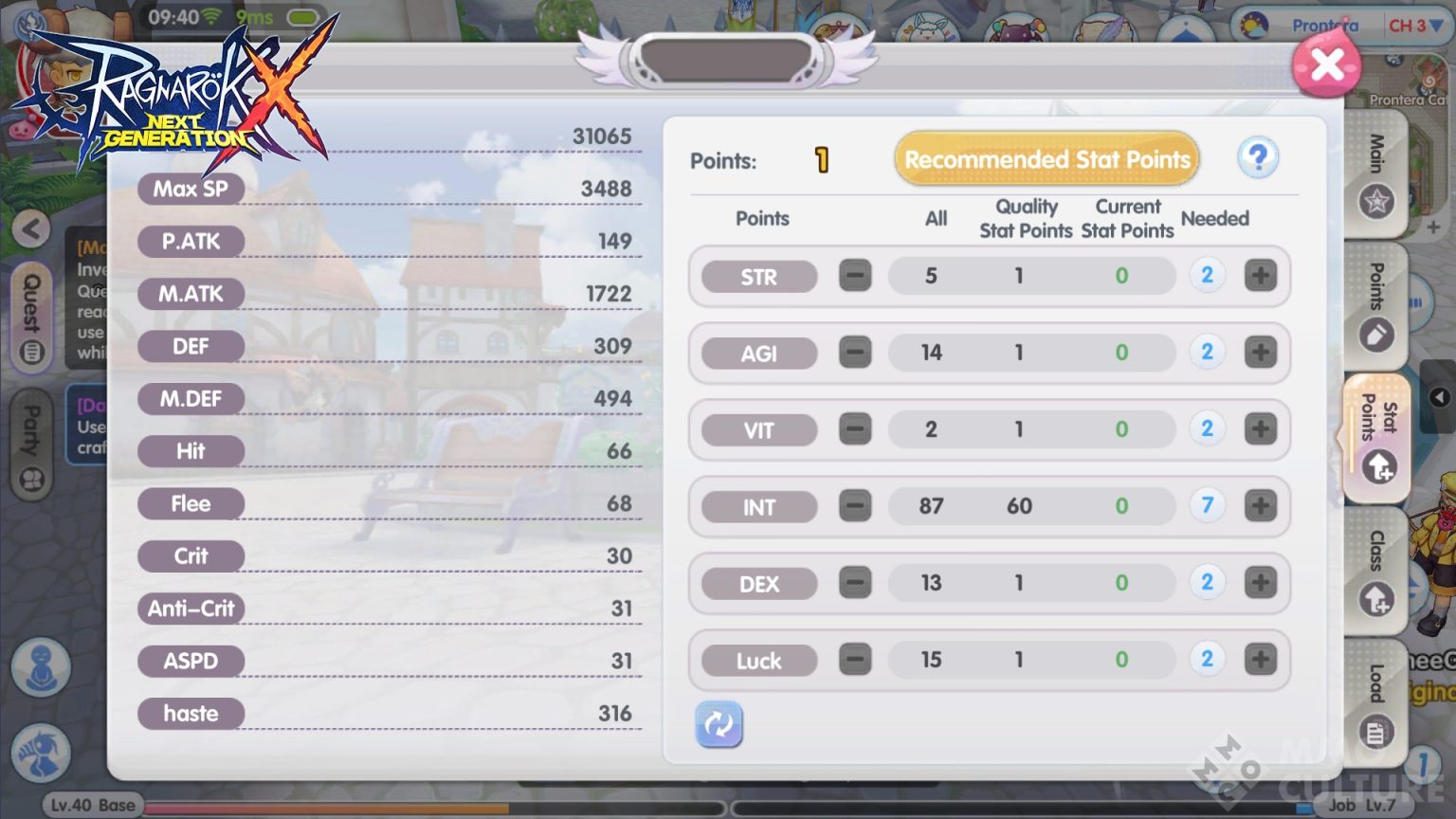Open the pet icon below the meditation icon

click(x=40, y=752)
